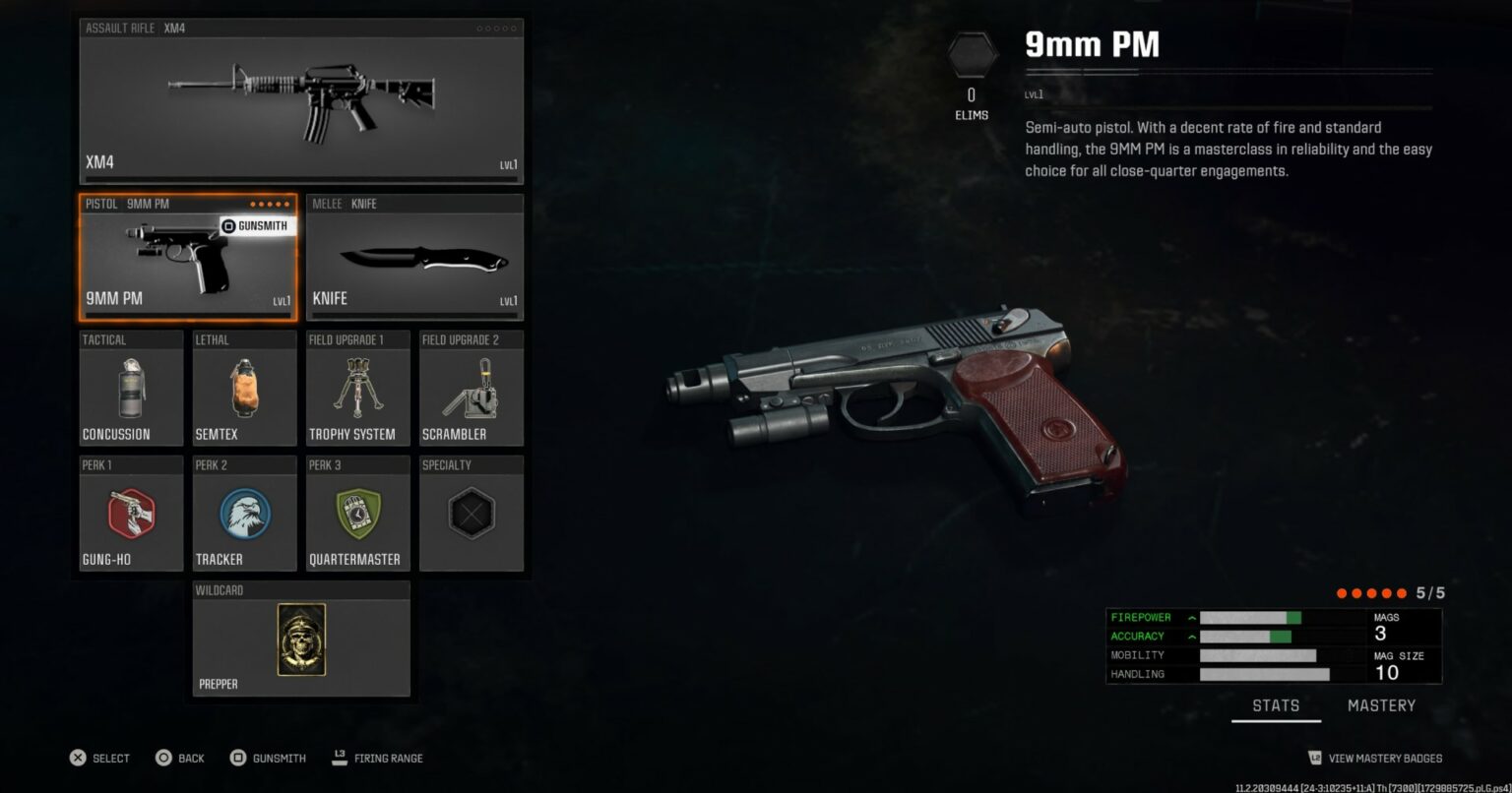This screenshot has width=1512, height=793.
Task: Select the Semtex lethal slot
Action: point(244,389)
